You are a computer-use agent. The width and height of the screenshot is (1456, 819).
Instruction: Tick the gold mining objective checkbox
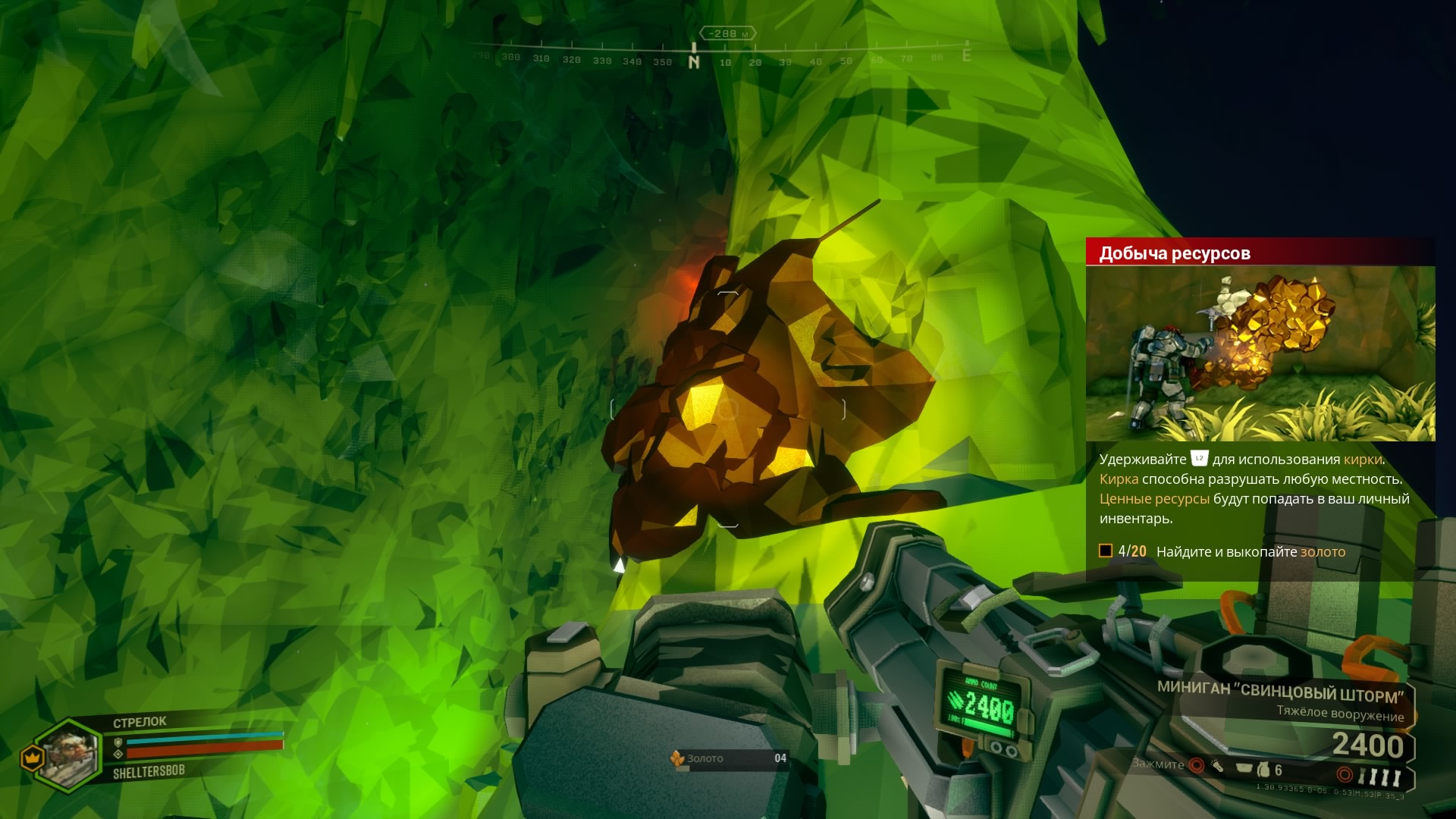[1106, 551]
